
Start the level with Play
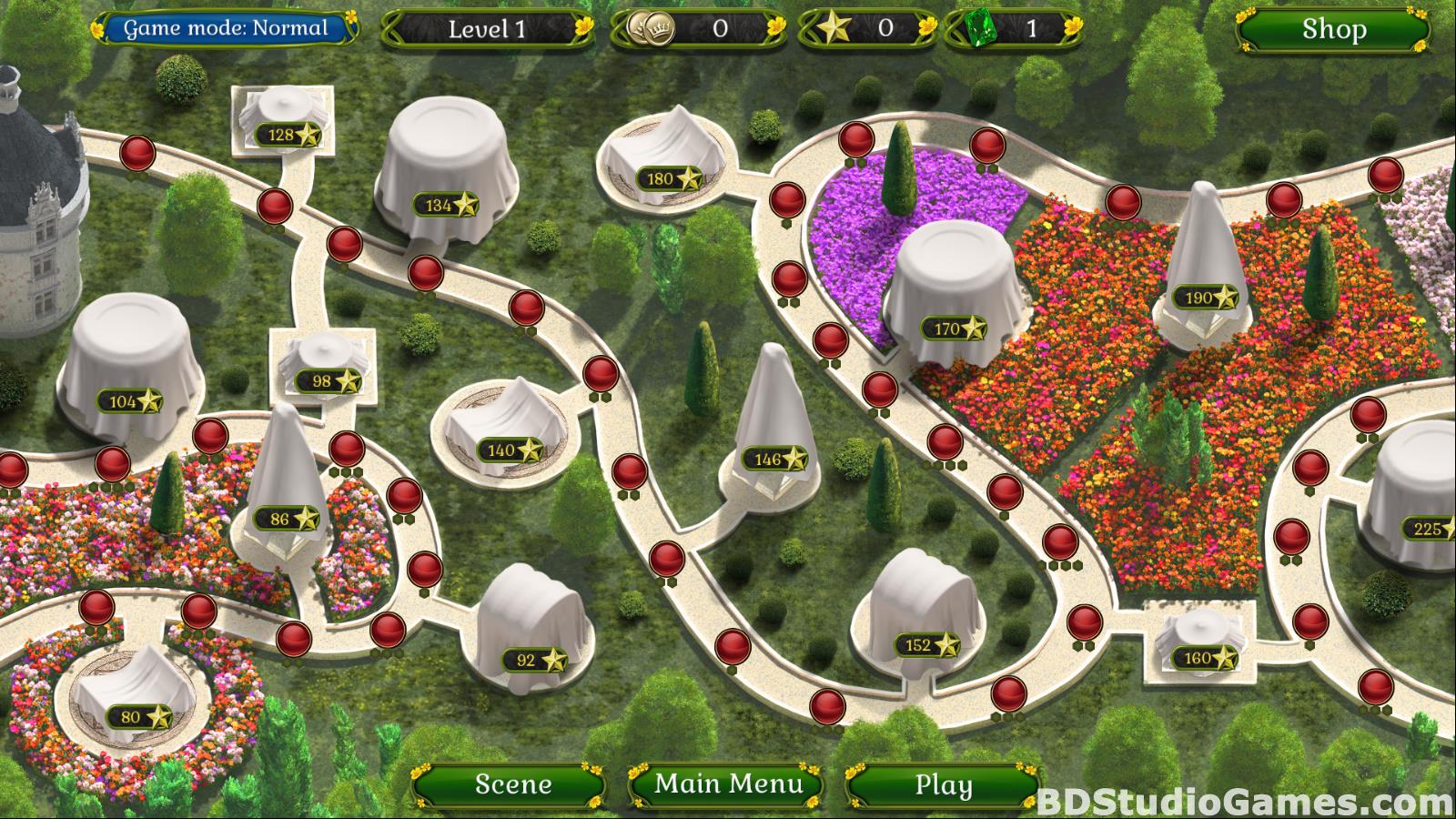pyautogui.click(x=943, y=784)
